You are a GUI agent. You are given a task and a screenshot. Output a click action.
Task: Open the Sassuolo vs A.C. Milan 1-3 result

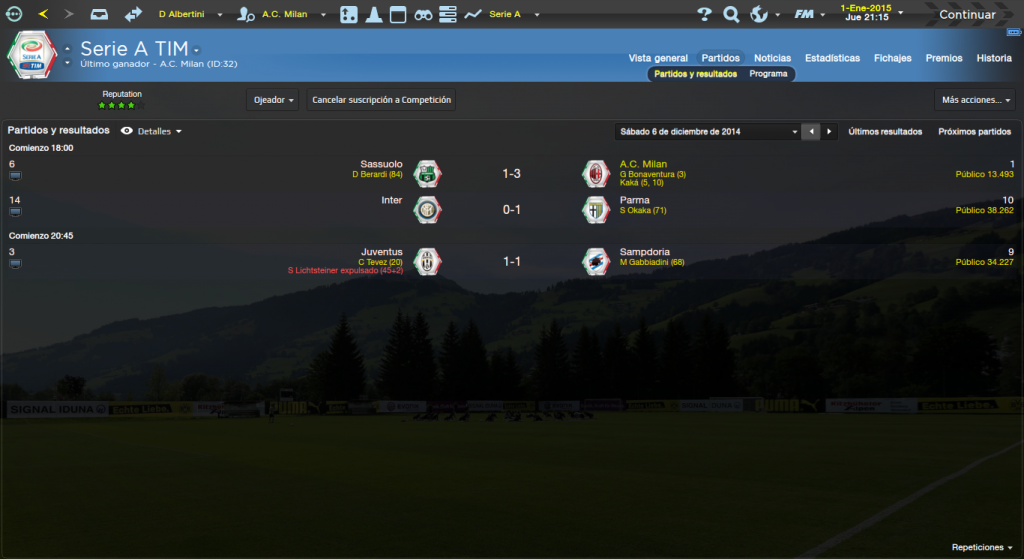(511, 174)
